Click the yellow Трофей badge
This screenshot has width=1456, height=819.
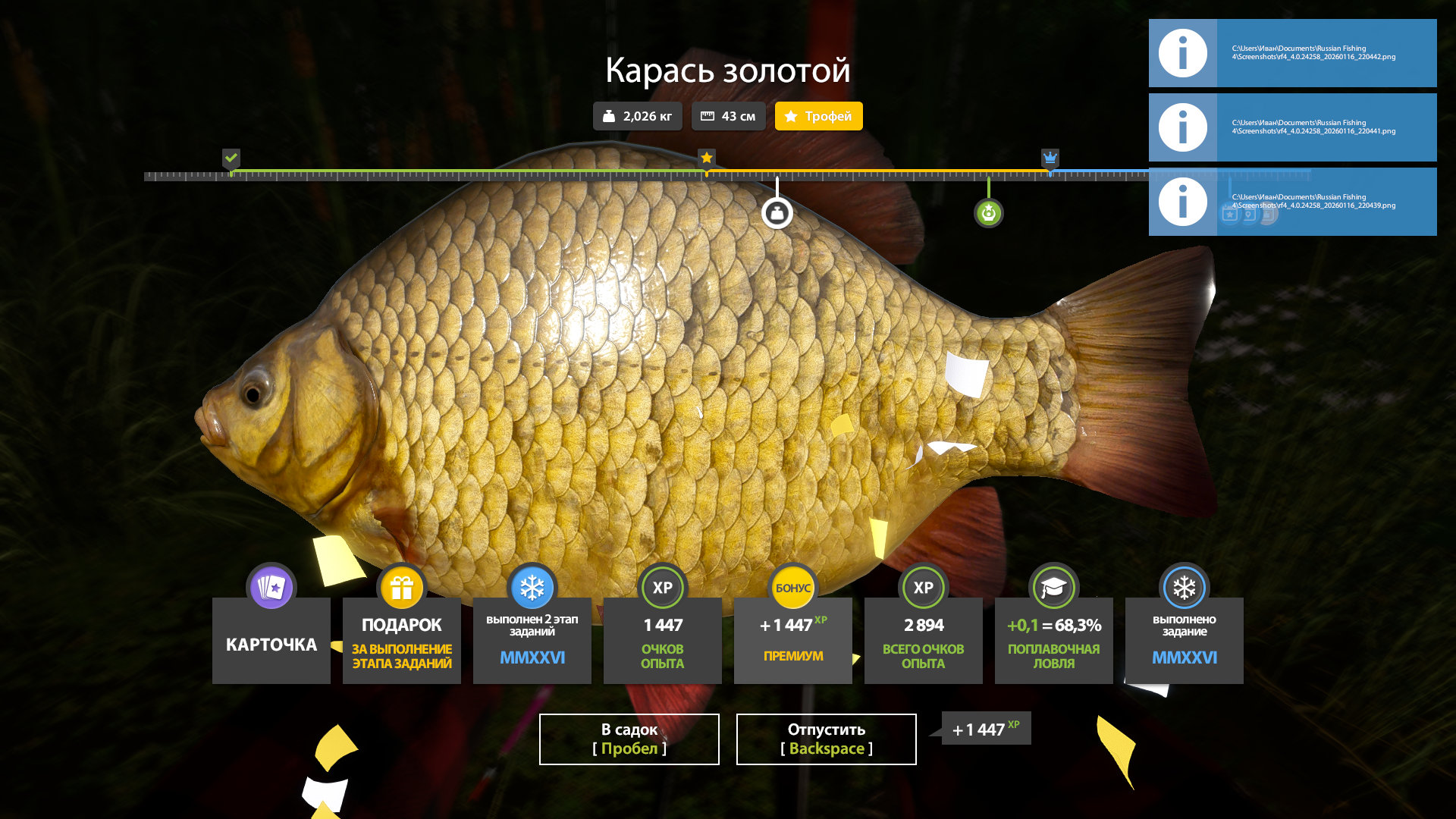[818, 116]
